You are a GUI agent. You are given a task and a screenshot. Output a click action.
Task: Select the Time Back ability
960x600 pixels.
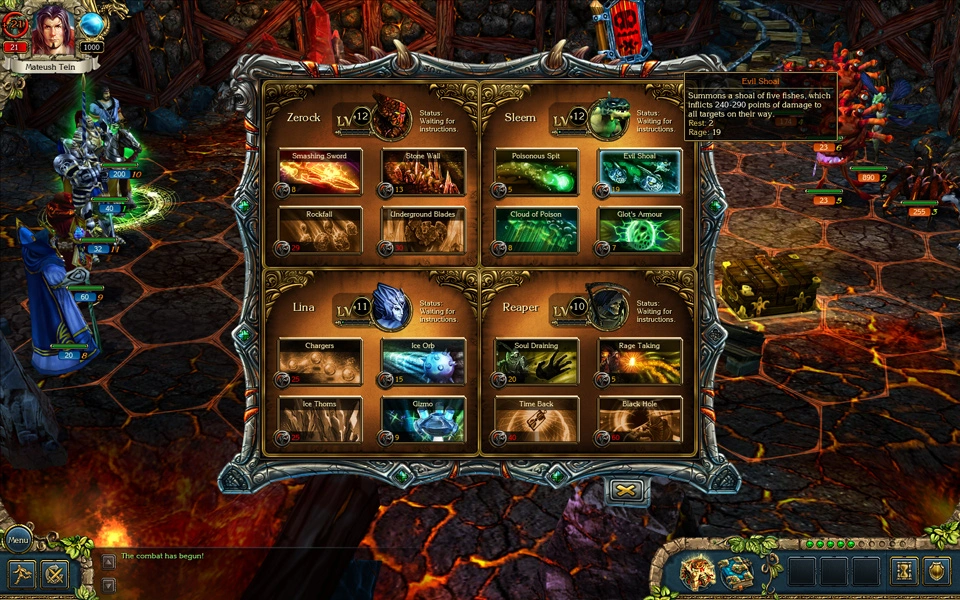pos(537,420)
